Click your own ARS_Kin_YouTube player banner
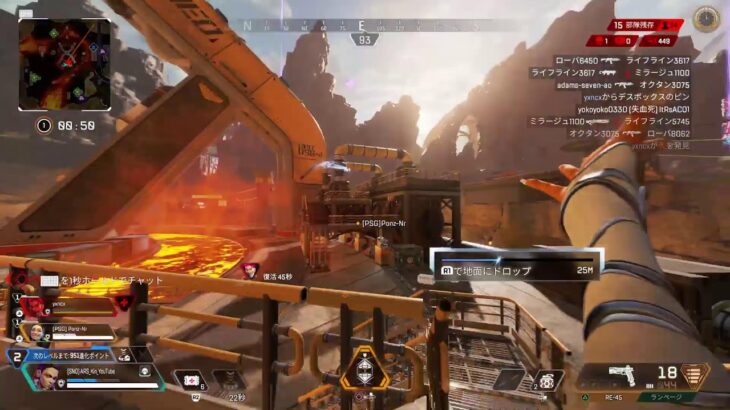730x410 pixels. 90,377
